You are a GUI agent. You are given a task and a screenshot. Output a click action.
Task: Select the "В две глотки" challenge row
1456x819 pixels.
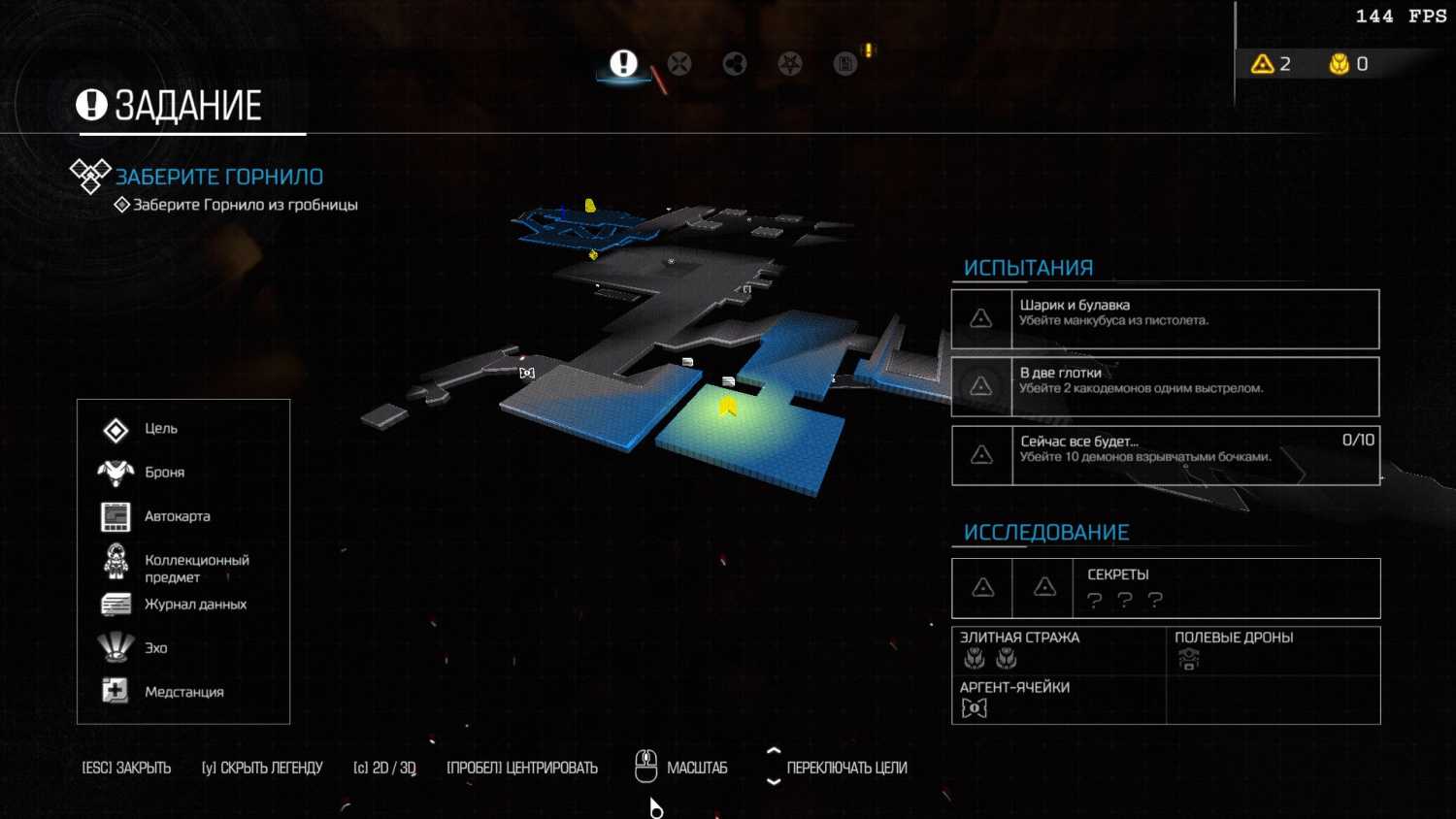coord(1165,387)
